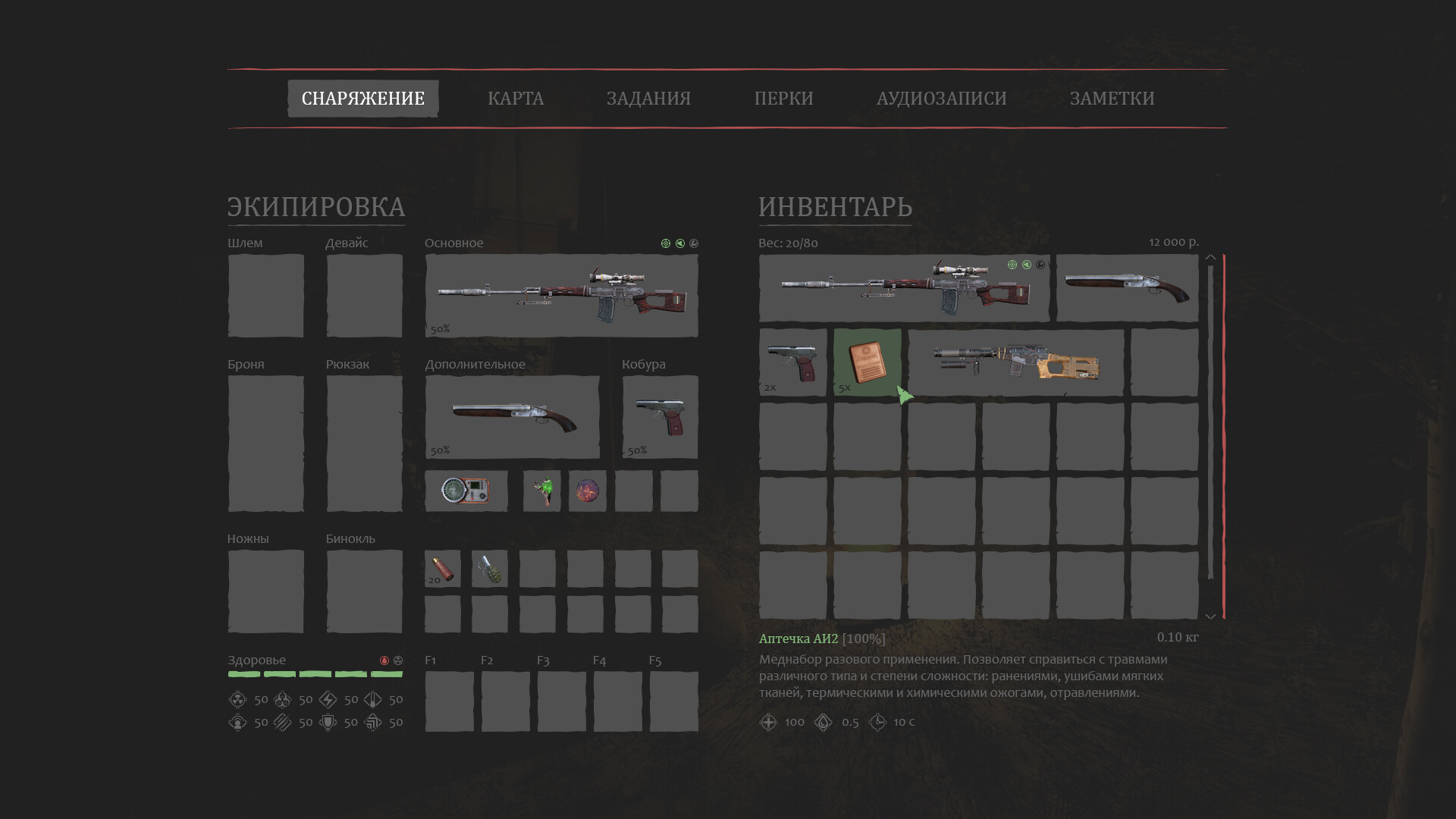
Task: Switch to the Карта tab
Action: pyautogui.click(x=516, y=99)
